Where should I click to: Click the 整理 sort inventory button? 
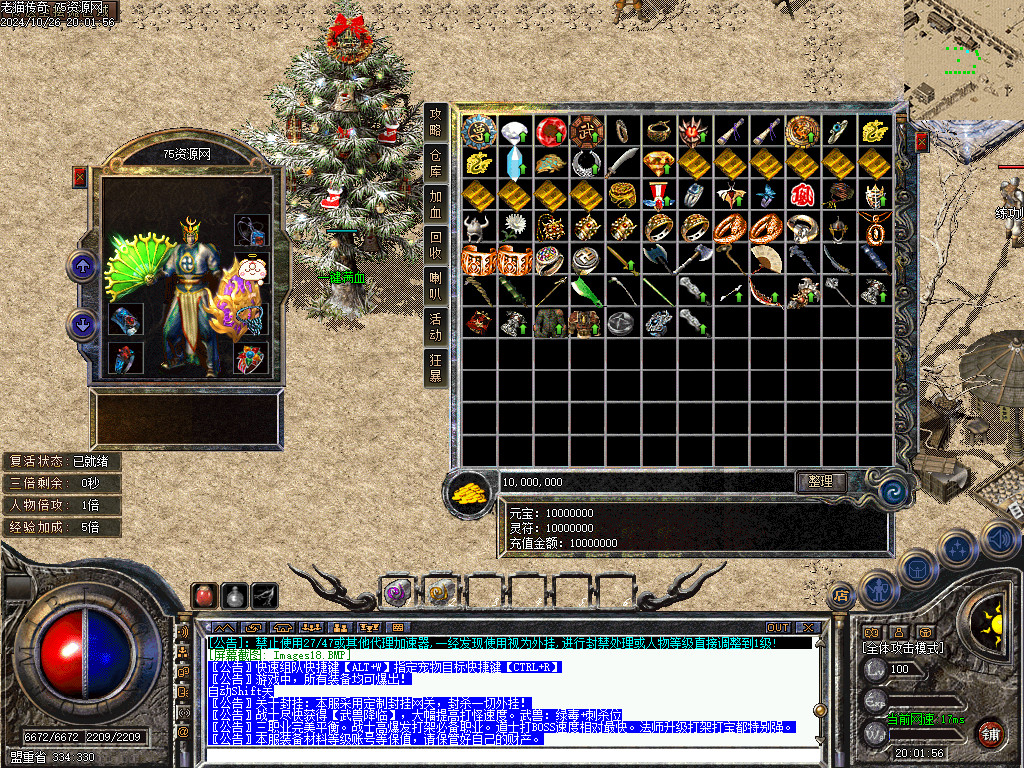point(820,481)
